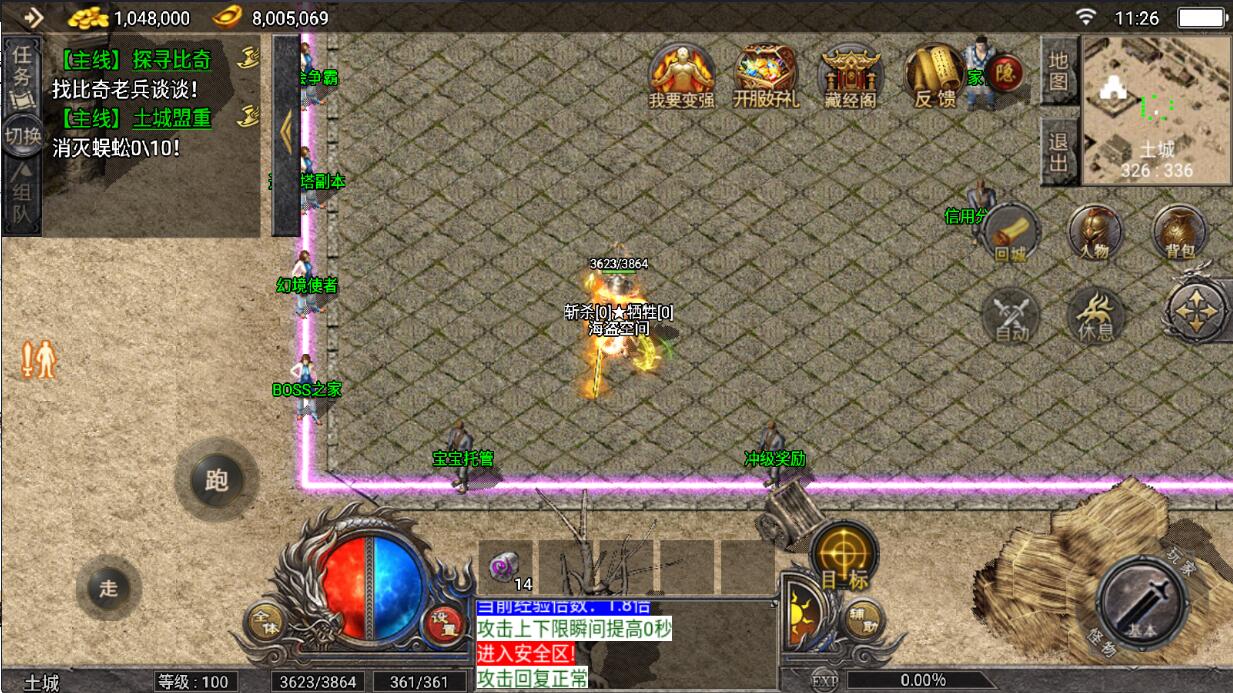Viewport: 1233px width, 693px height.
Task: Use the 回城 return-to-town scroll
Action: click(1011, 234)
